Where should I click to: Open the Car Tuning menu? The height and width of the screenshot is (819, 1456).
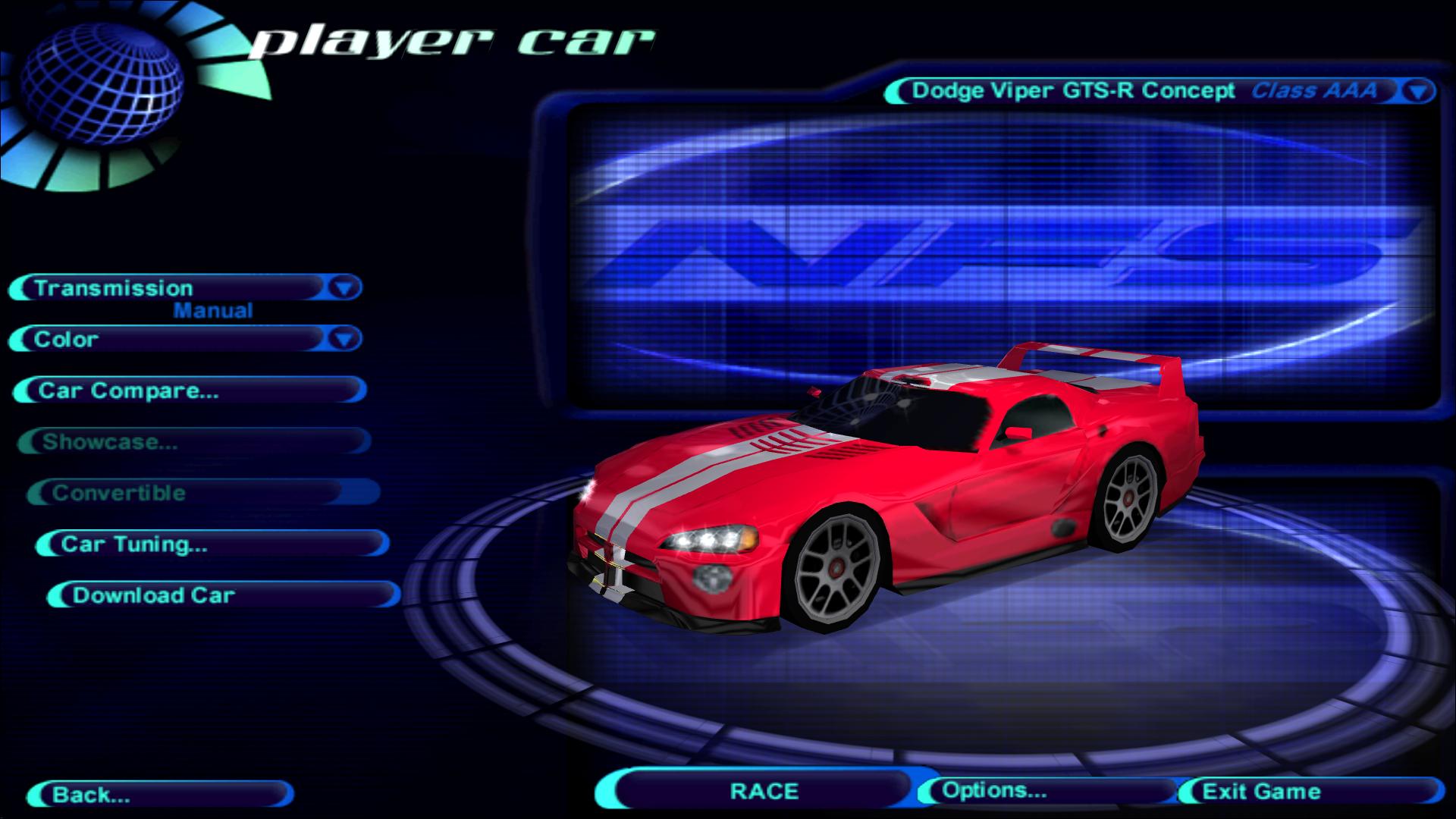(x=212, y=544)
